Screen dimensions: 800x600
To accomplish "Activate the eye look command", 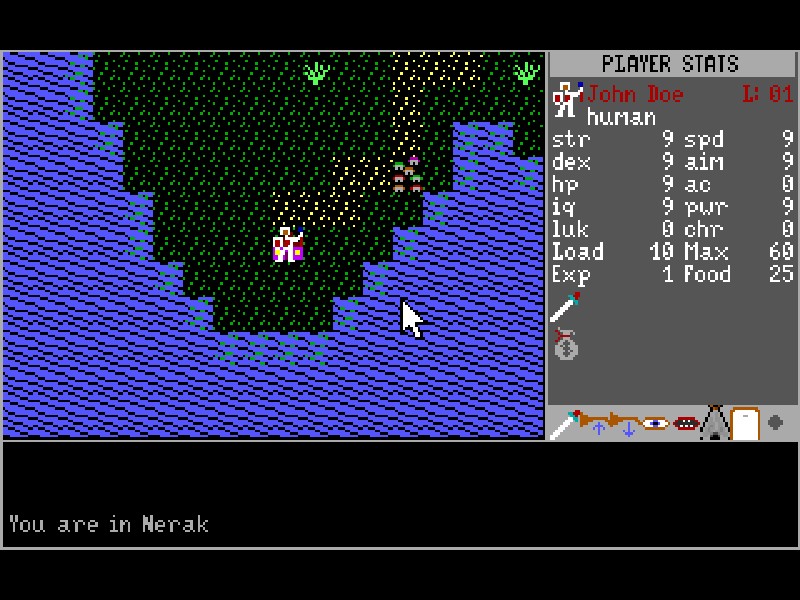I will (x=656, y=424).
